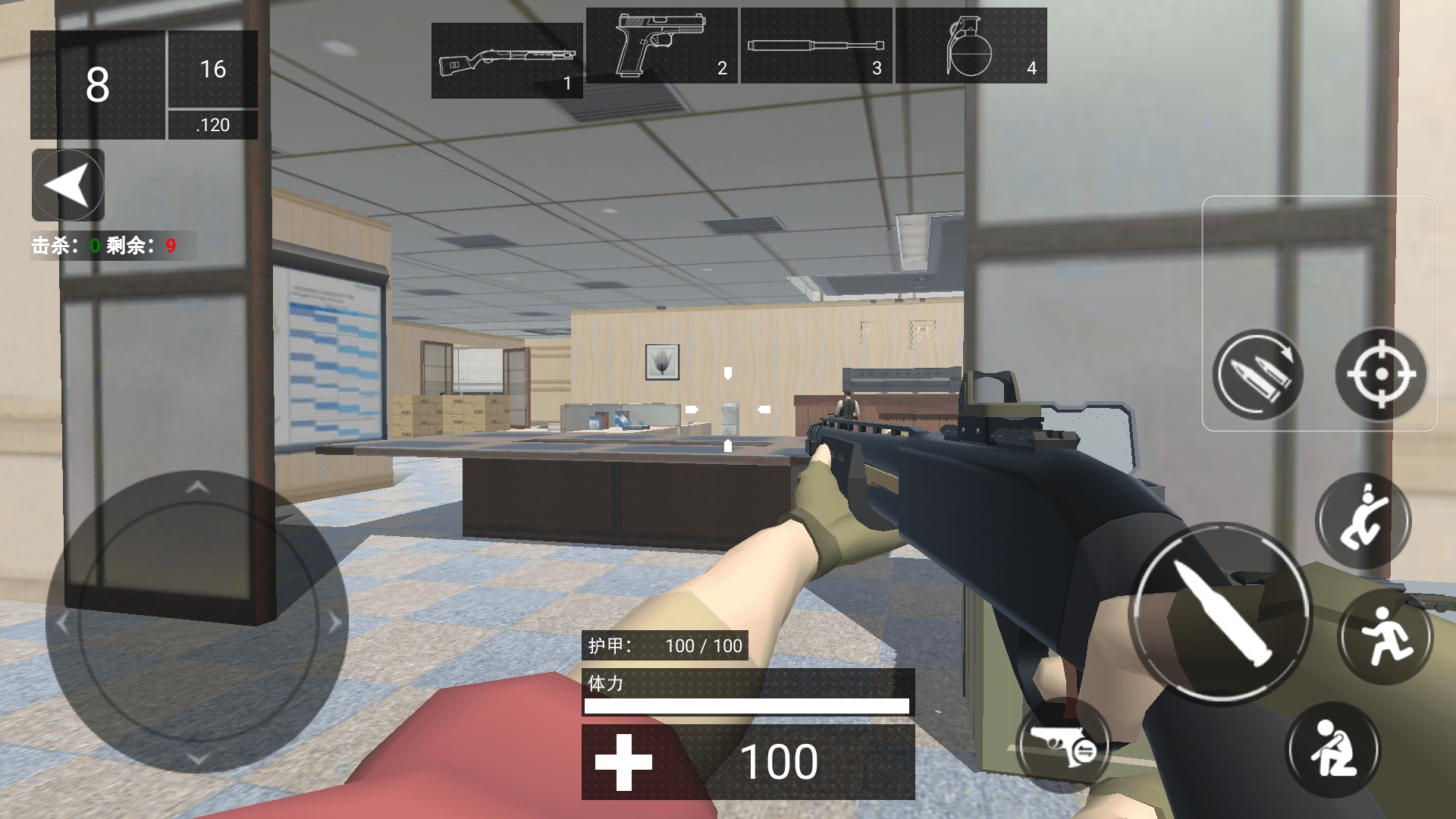
Task: Reload with the two-bullets button
Action: [x=1256, y=375]
